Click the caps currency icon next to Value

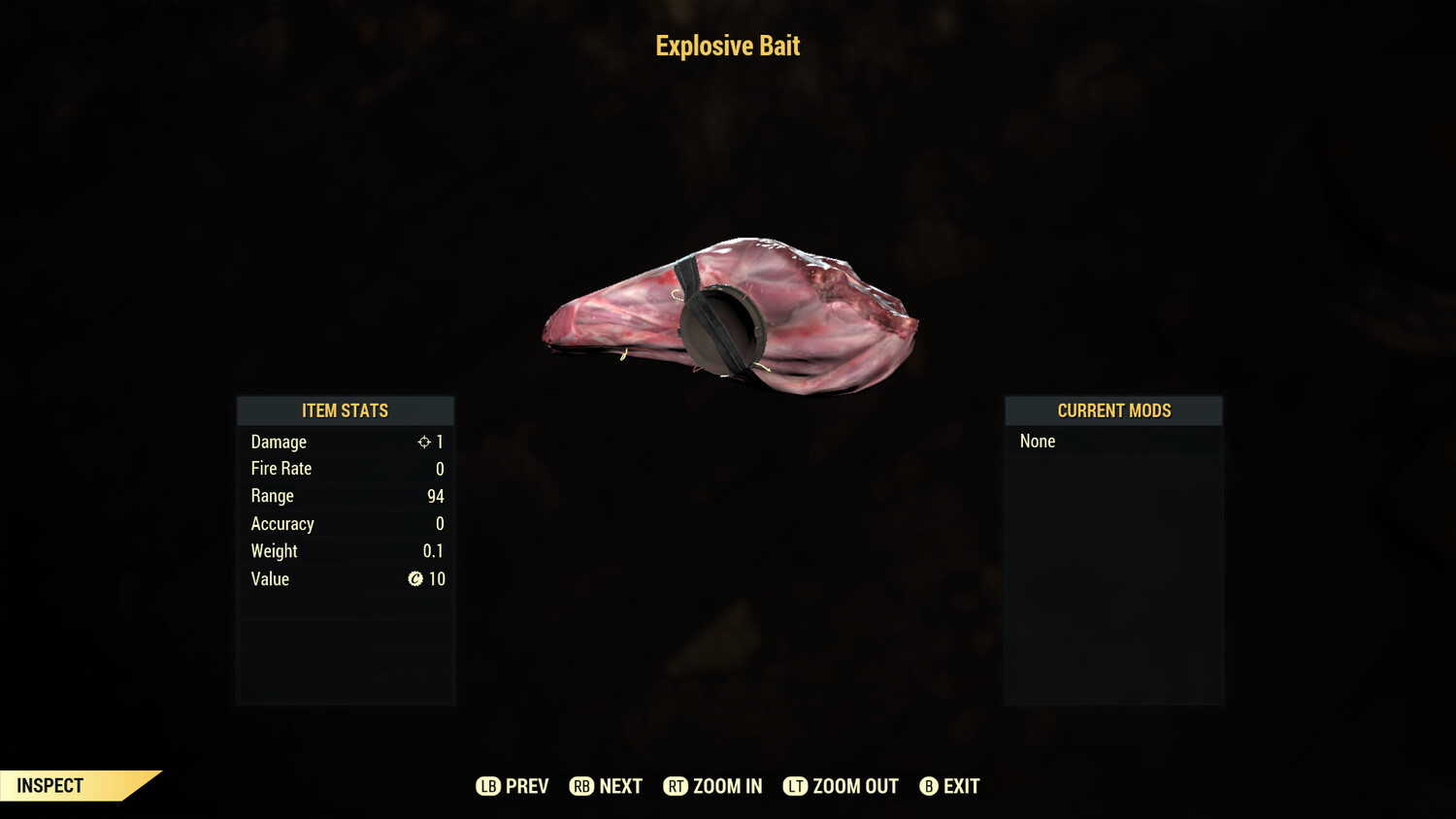tap(415, 579)
